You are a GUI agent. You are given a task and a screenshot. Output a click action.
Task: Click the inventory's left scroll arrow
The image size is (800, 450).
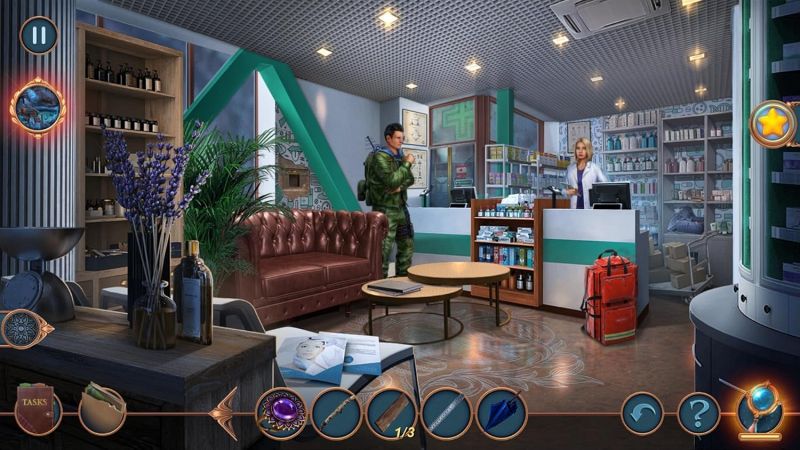coord(224,412)
